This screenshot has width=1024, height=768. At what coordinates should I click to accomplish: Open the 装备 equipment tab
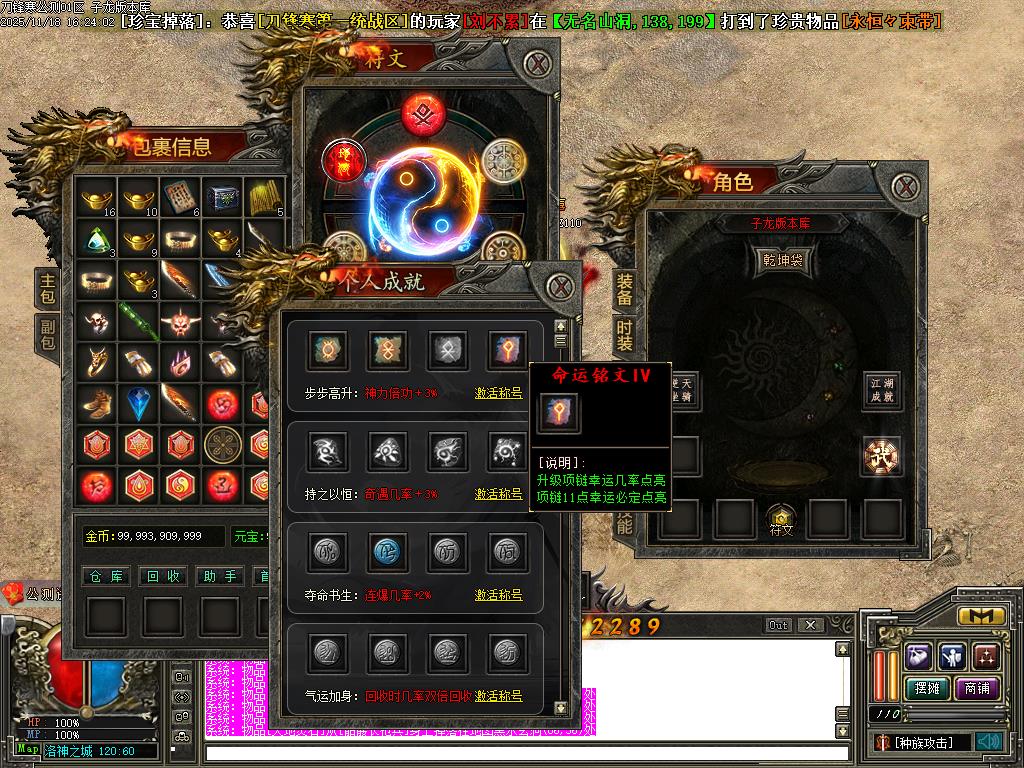(x=624, y=290)
